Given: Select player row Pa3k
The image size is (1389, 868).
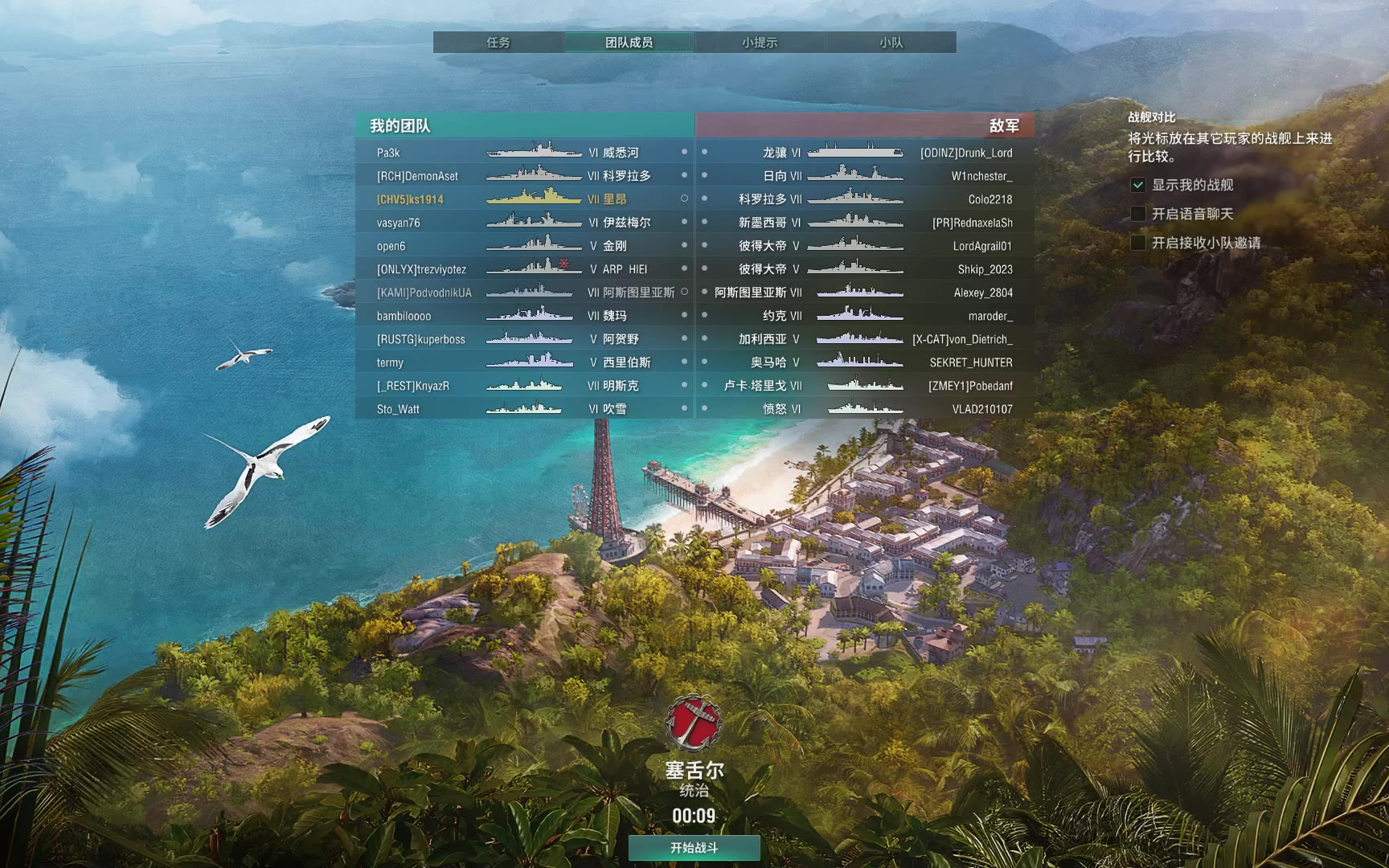Looking at the screenshot, I should 524,153.
